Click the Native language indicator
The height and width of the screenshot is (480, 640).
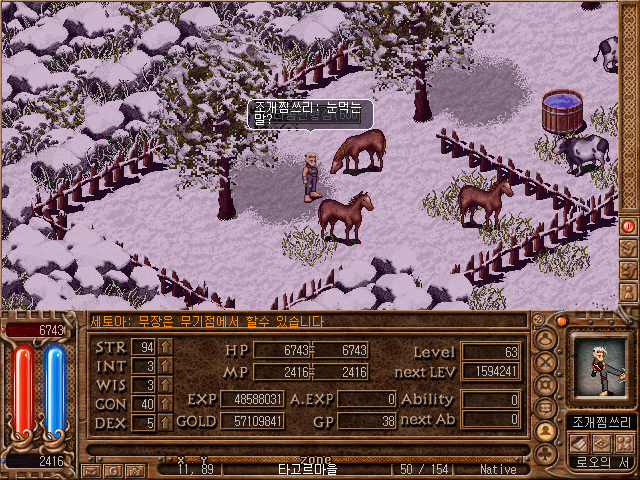pyautogui.click(x=498, y=469)
